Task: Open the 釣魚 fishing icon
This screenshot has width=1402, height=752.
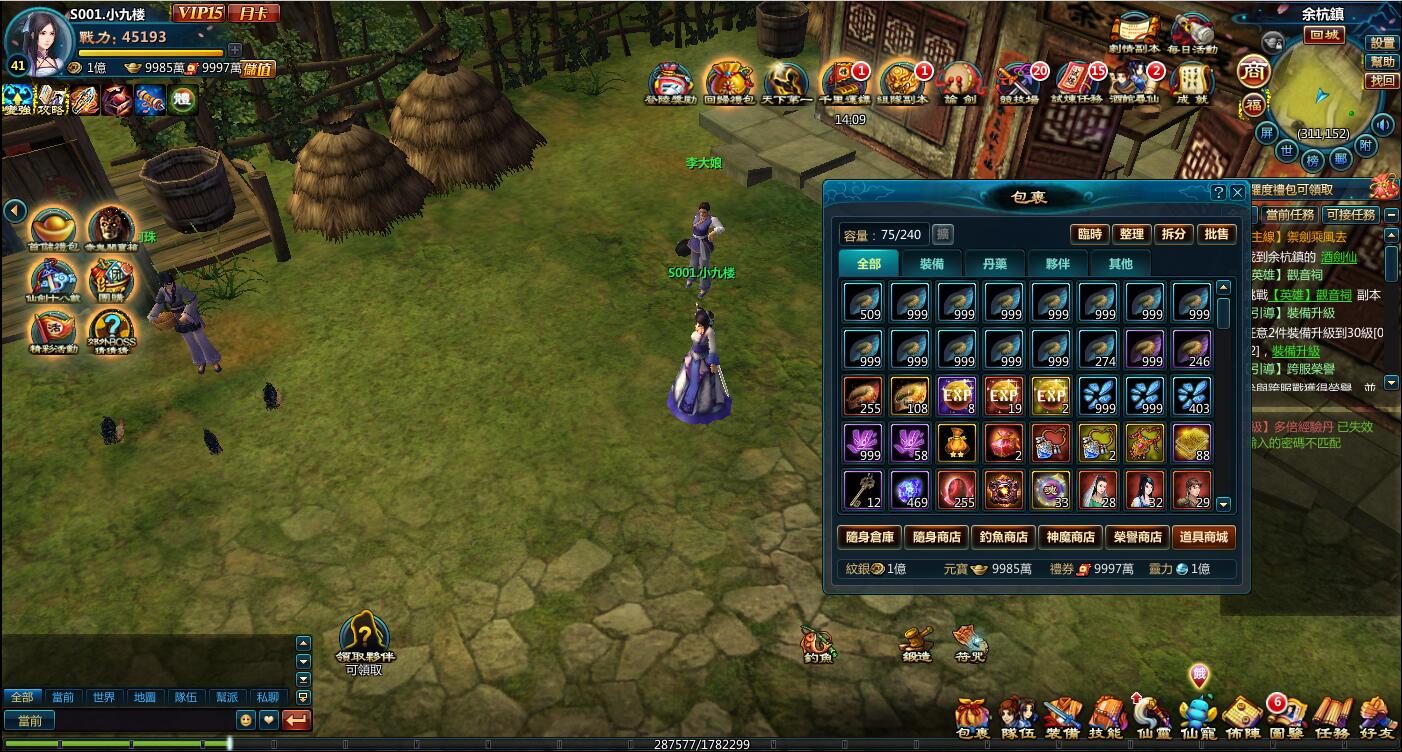Action: coord(818,645)
